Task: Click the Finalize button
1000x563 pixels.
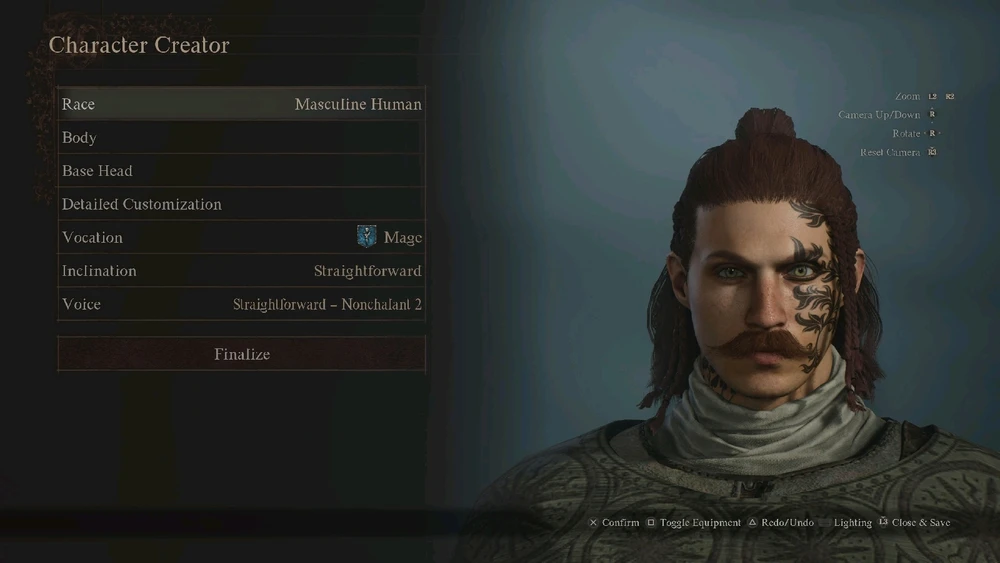Action: point(241,354)
